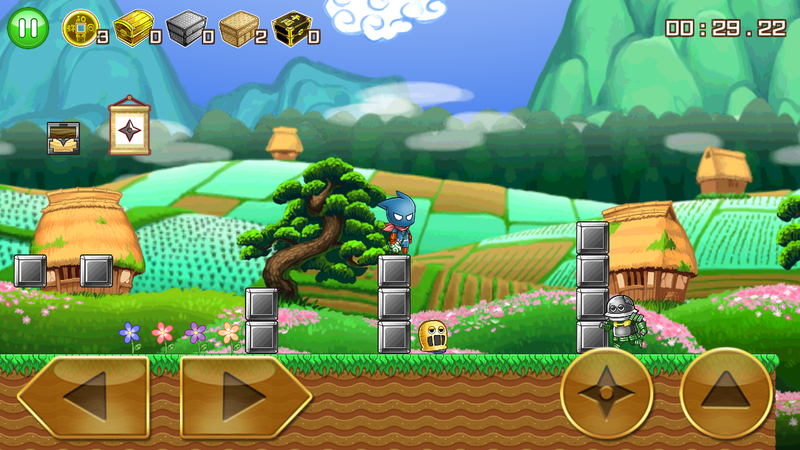
Task: Tap the left arrow move button
Action: tap(83, 397)
